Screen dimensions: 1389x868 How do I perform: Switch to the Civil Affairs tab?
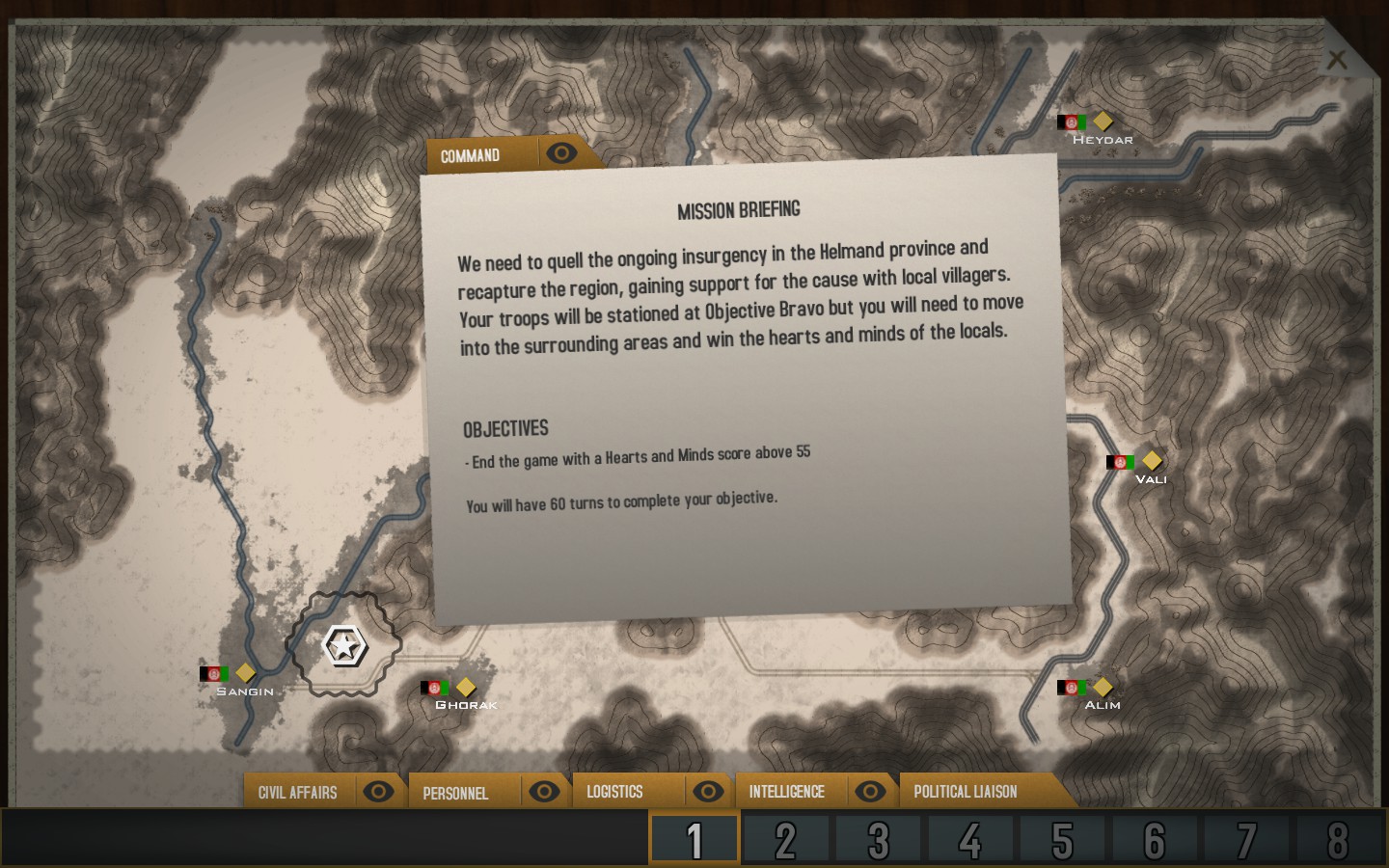[297, 793]
